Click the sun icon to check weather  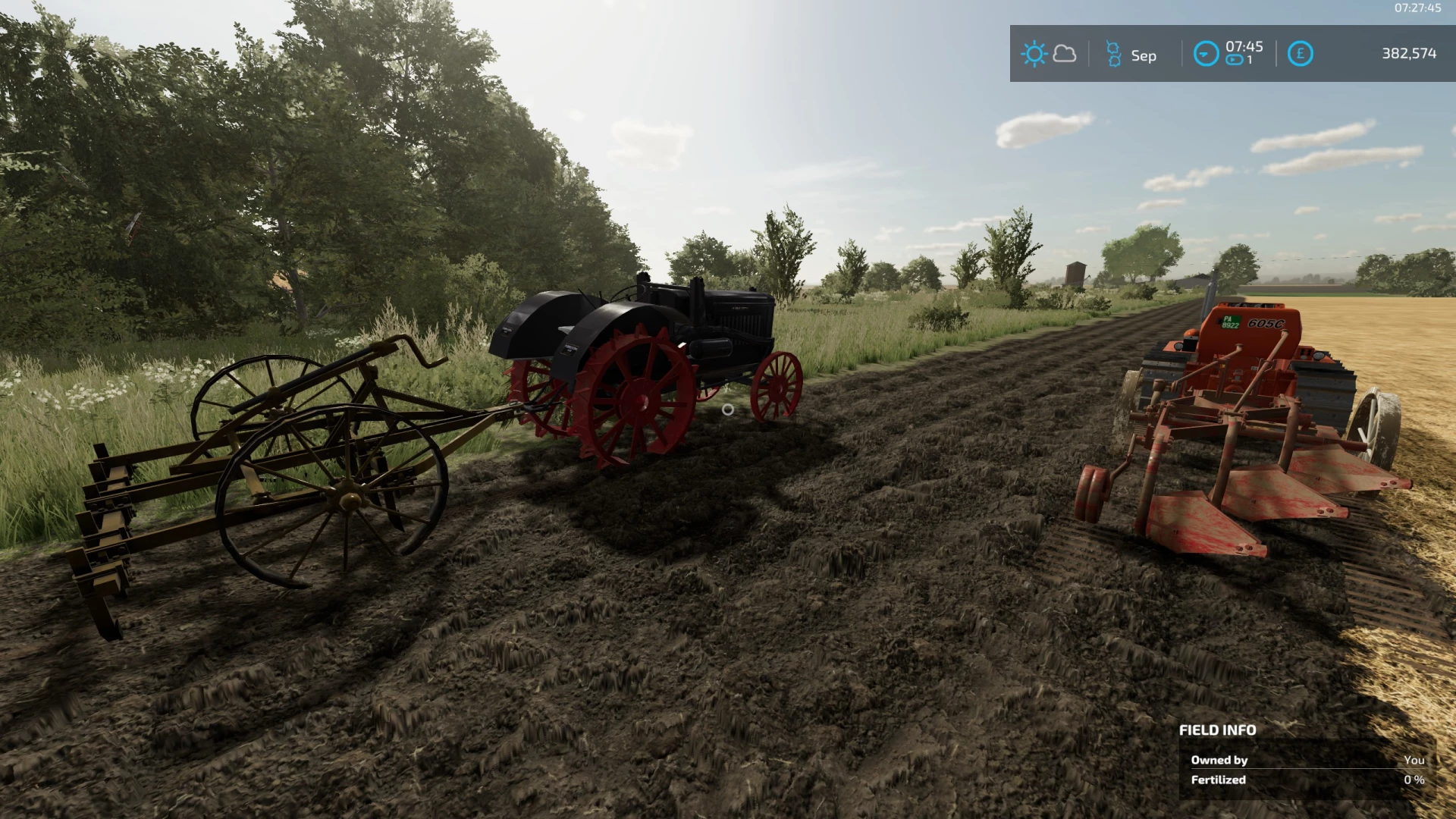[1033, 54]
